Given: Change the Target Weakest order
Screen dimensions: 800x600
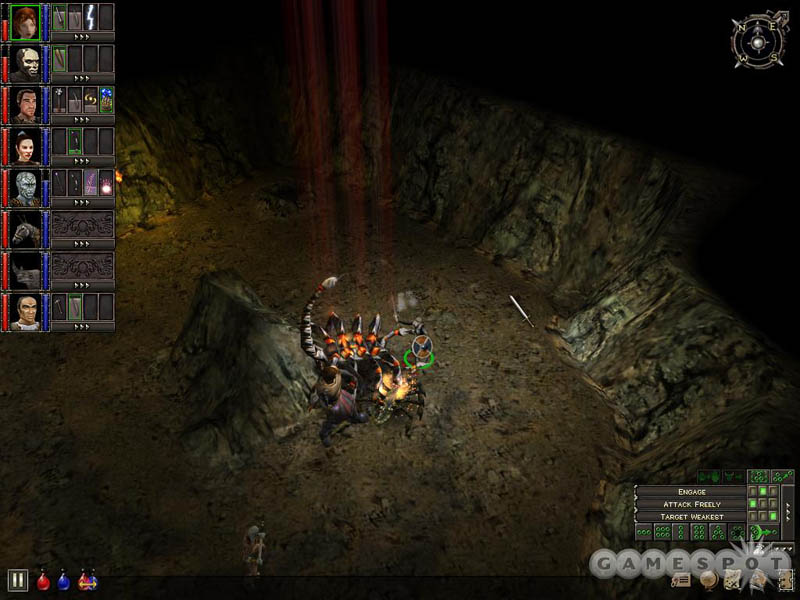Looking at the screenshot, I should pyautogui.click(x=691, y=516).
